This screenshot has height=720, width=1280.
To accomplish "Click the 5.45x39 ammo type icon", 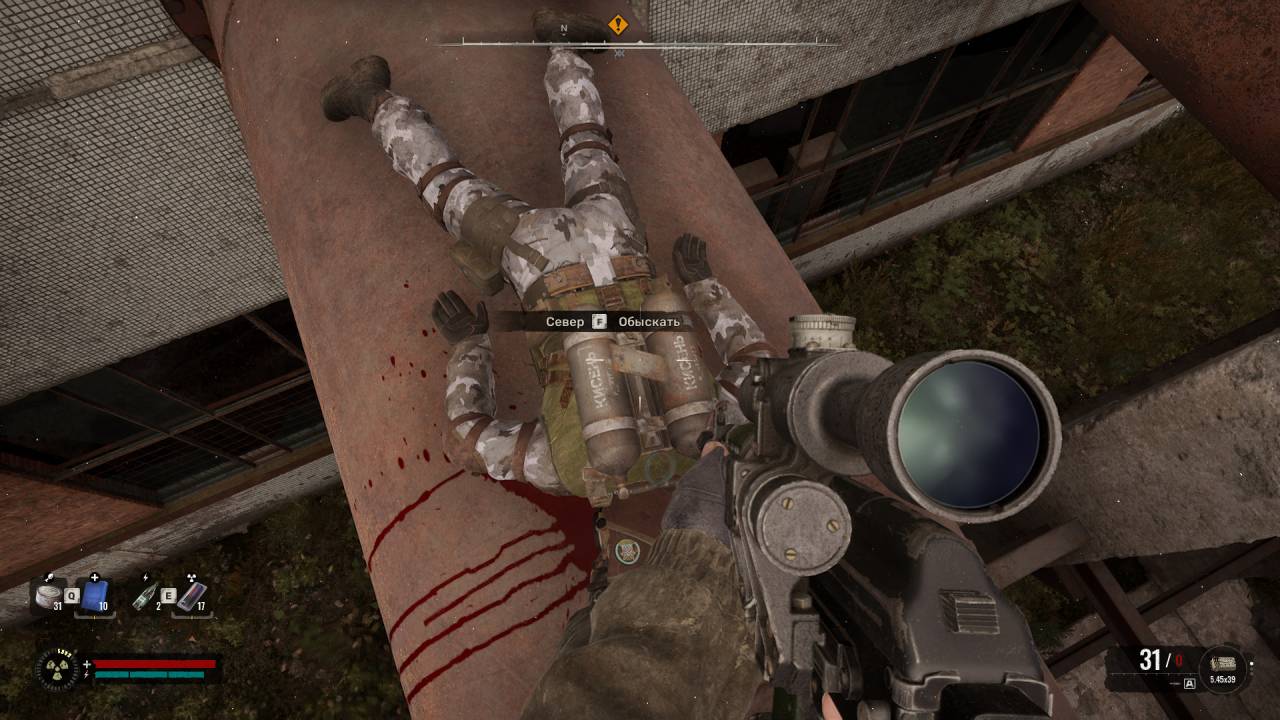I will [x=1223, y=664].
